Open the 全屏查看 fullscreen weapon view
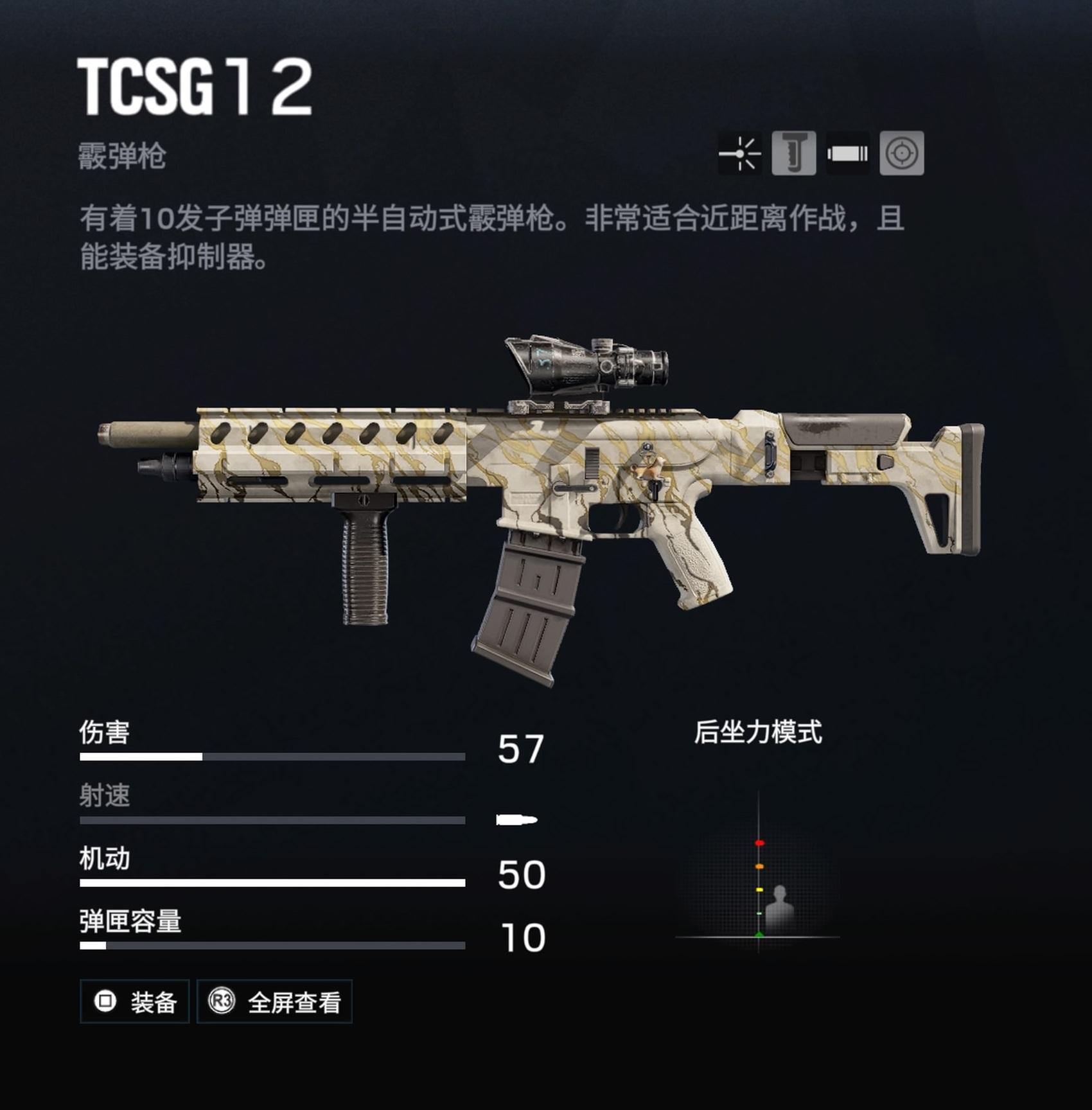Viewport: 1092px width, 1110px height. 274,1001
